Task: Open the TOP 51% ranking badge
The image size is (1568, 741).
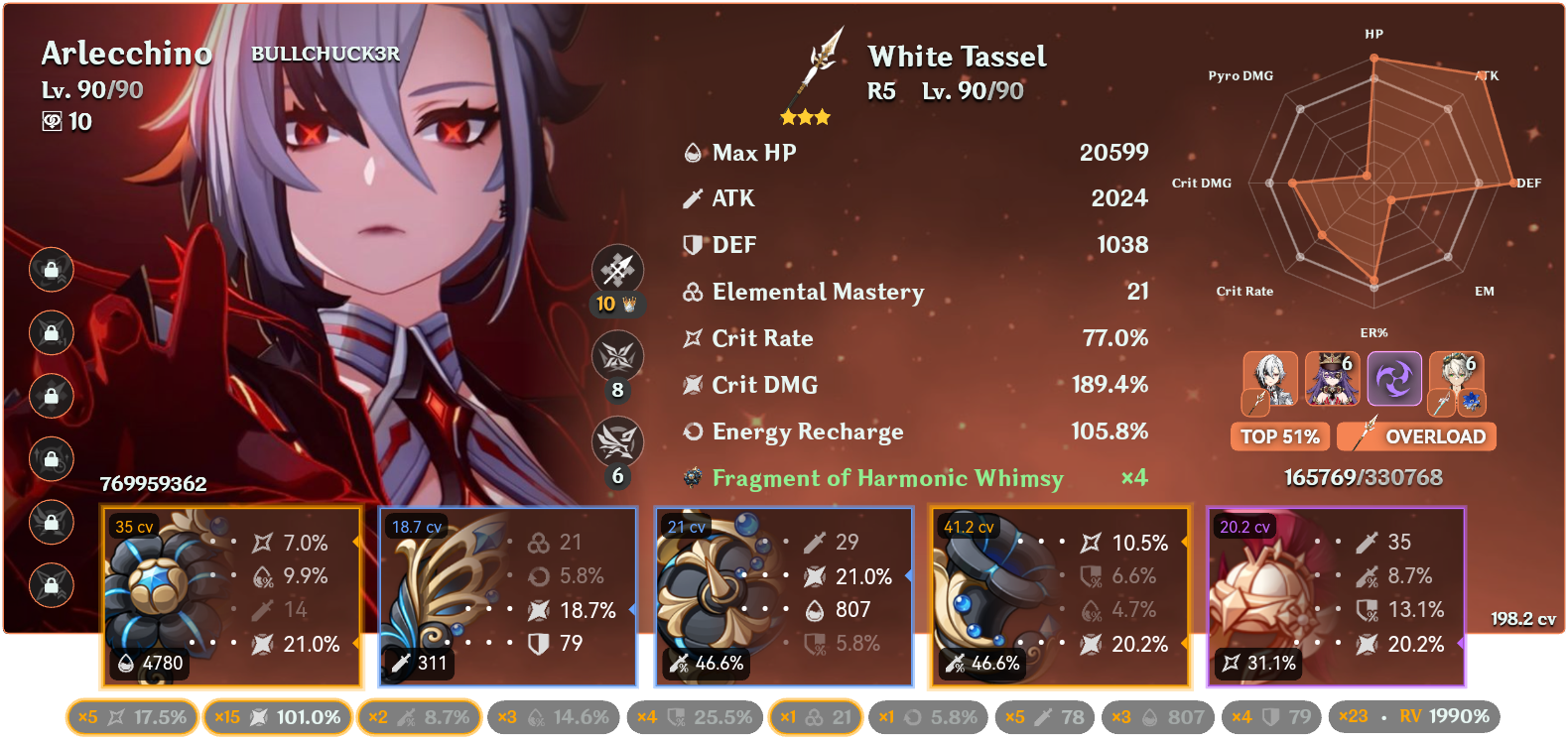Action: pos(1279,436)
